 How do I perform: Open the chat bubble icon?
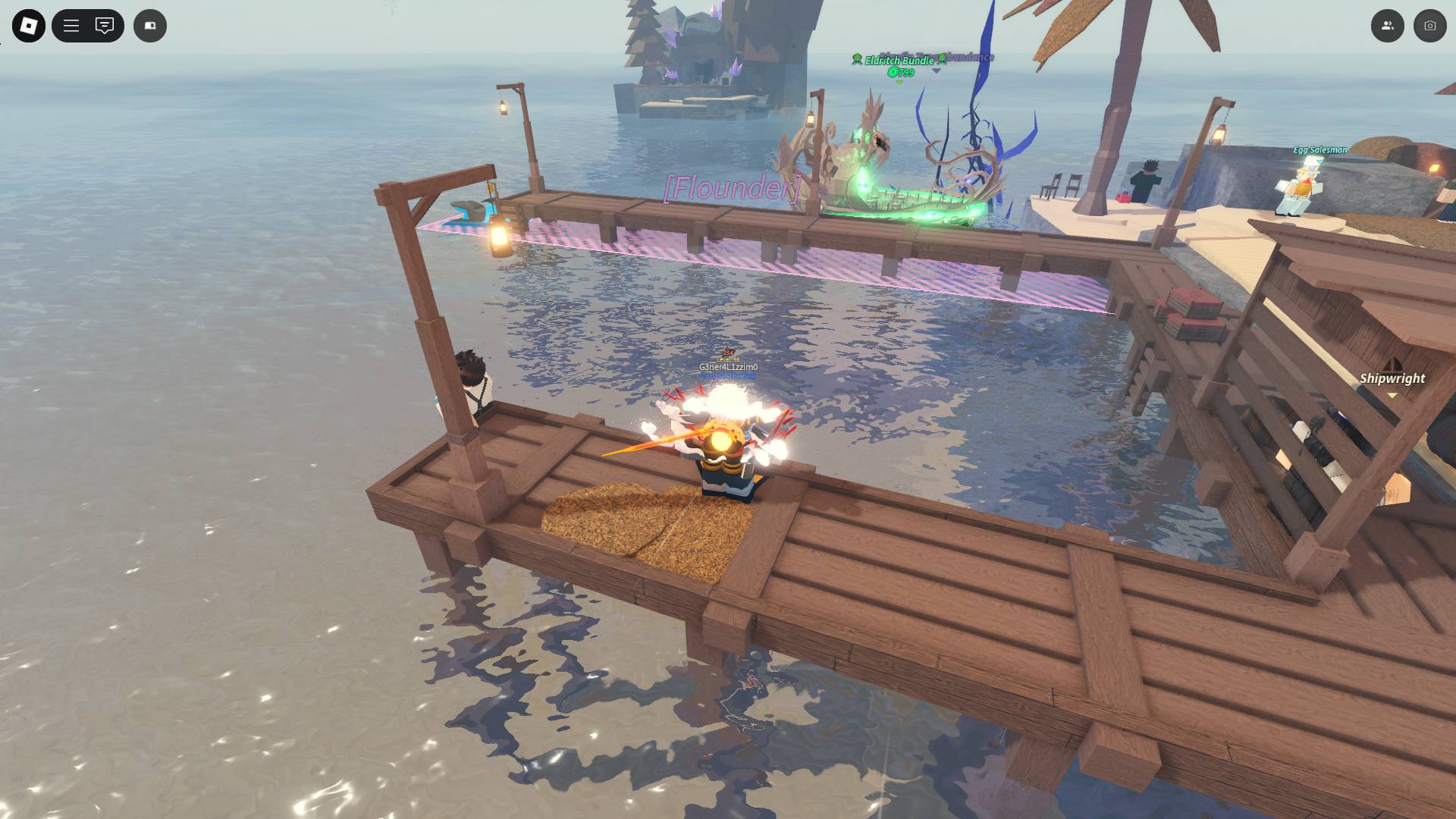point(103,25)
